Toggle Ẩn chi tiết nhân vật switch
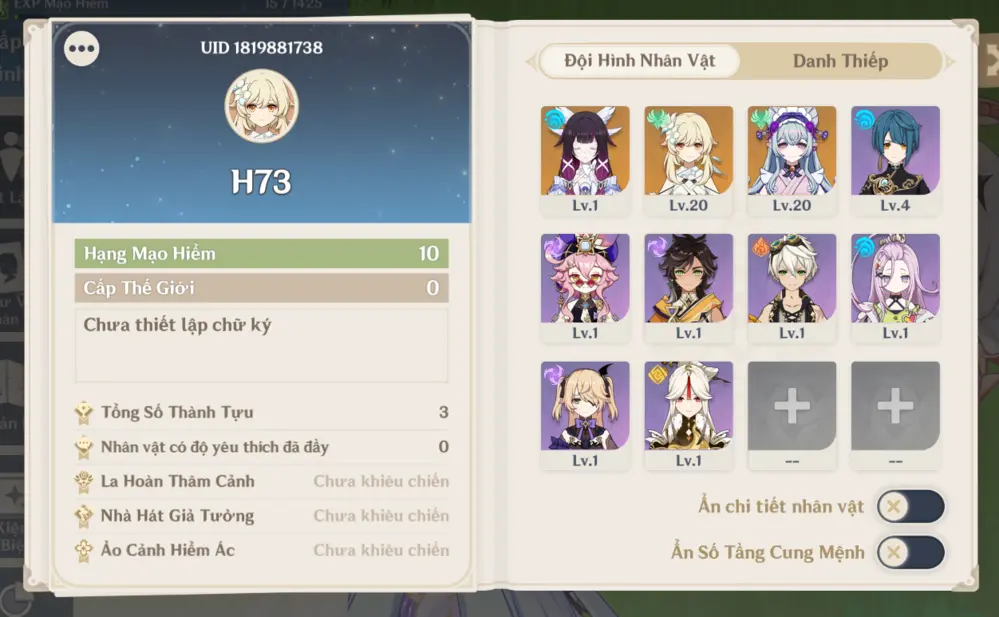This screenshot has width=999, height=617. (x=910, y=507)
